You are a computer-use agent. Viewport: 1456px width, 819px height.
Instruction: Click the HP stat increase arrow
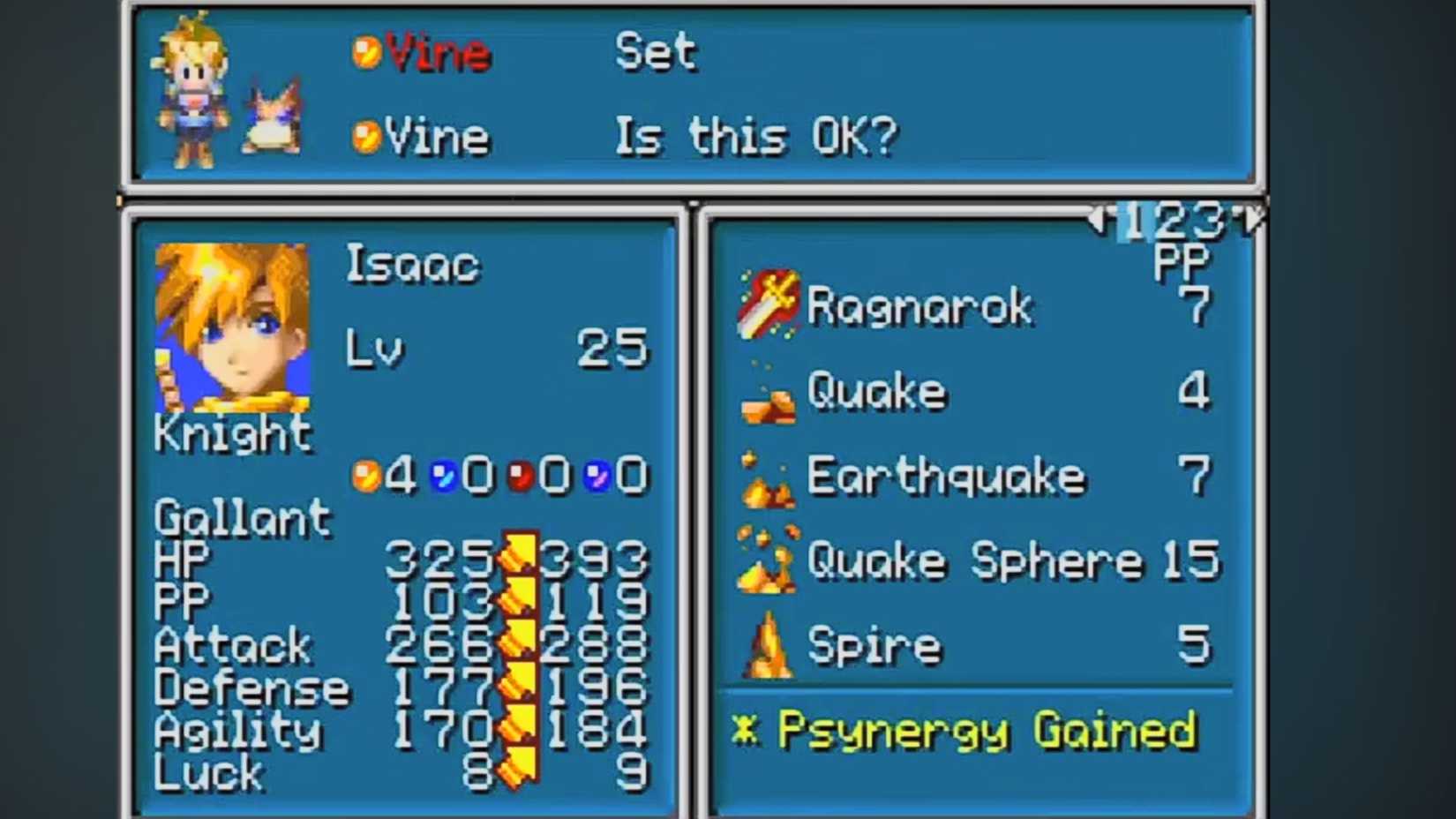tap(516, 558)
